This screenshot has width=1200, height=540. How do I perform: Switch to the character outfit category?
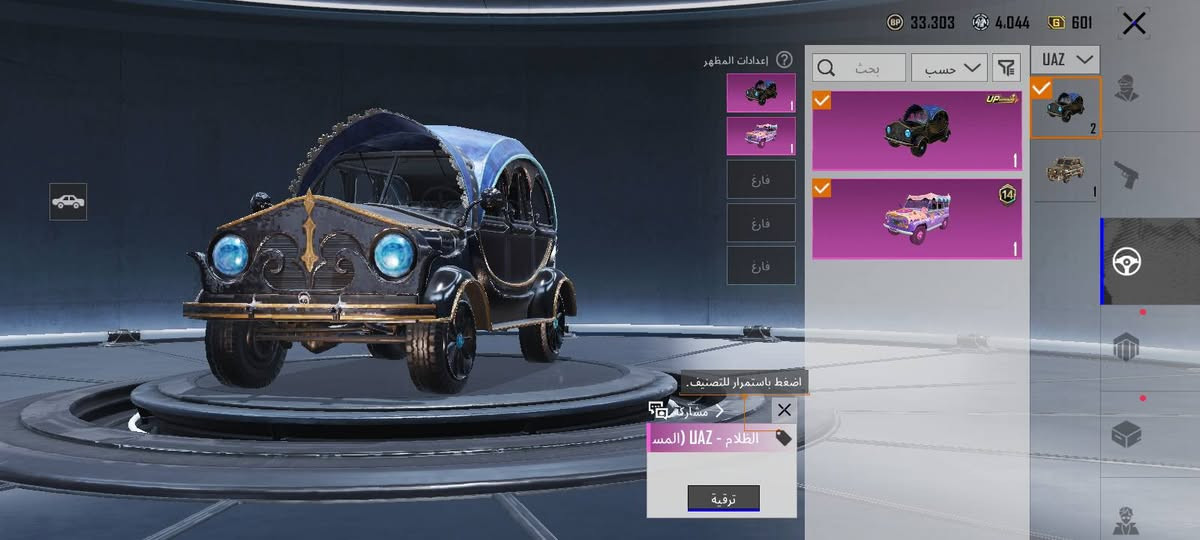[1127, 88]
